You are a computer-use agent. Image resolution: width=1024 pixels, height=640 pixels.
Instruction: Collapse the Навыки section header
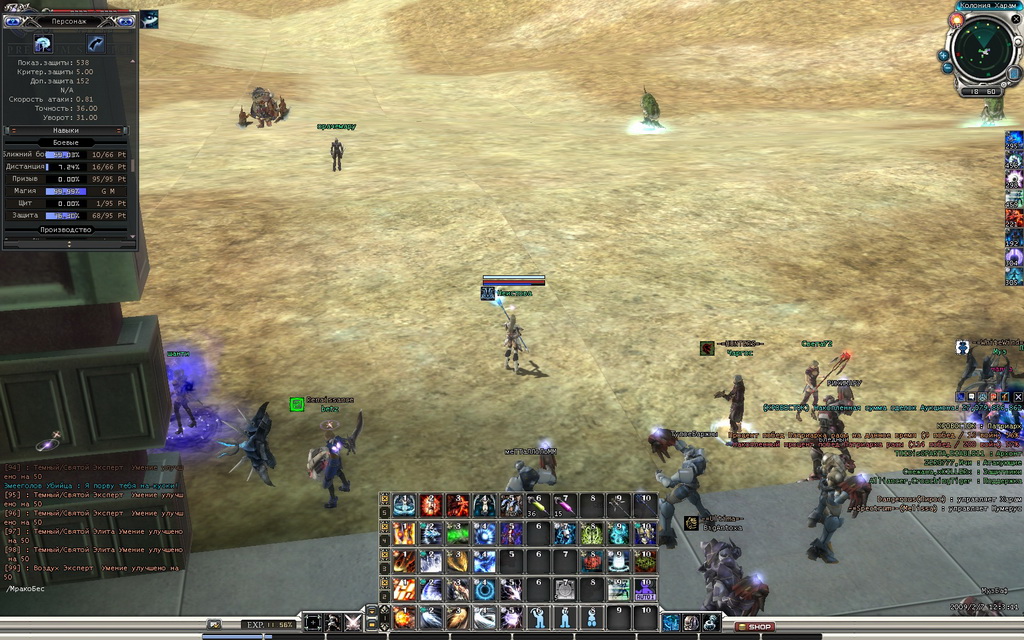(x=66, y=130)
